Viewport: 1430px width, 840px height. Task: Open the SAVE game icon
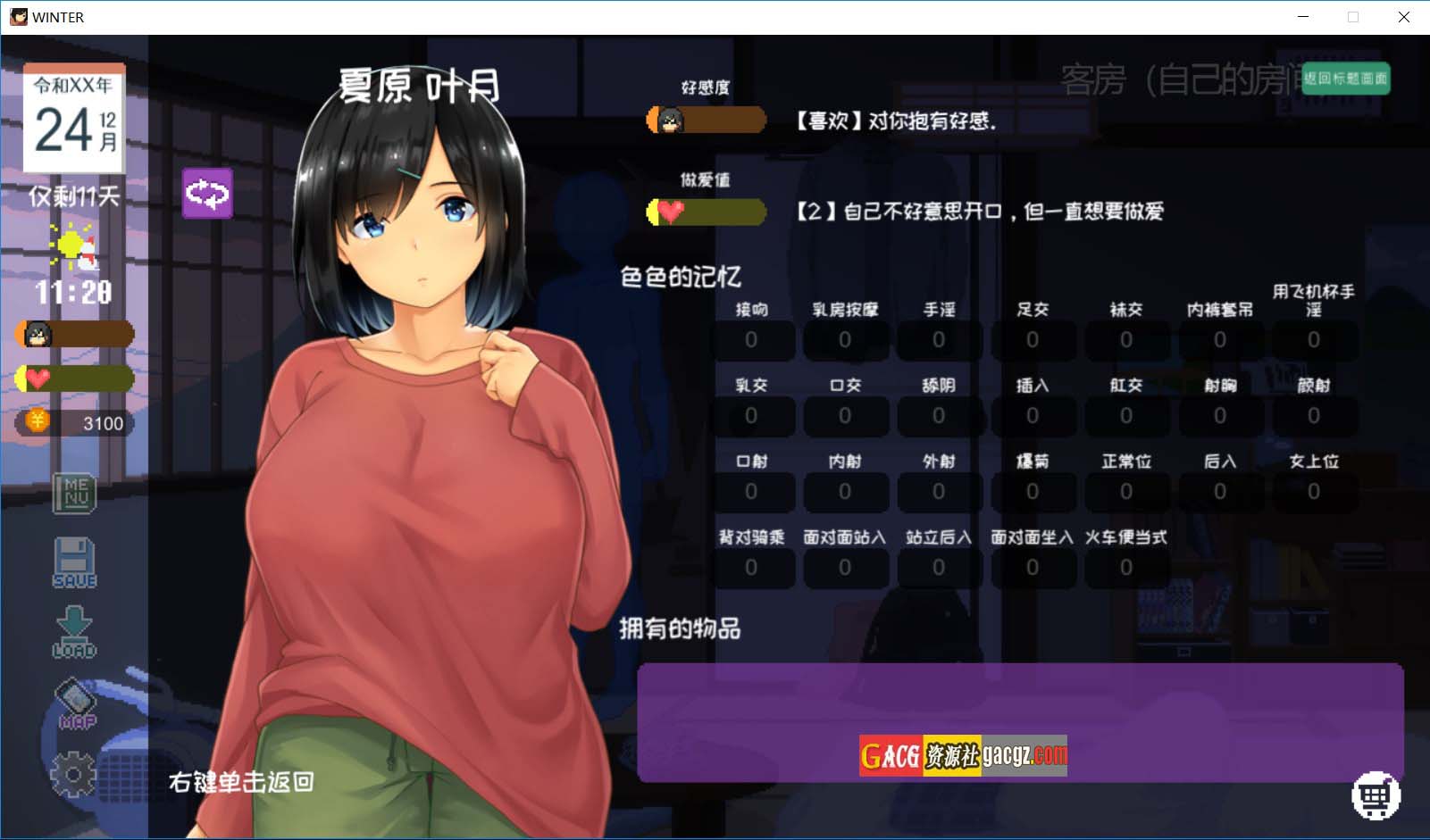pos(75,562)
